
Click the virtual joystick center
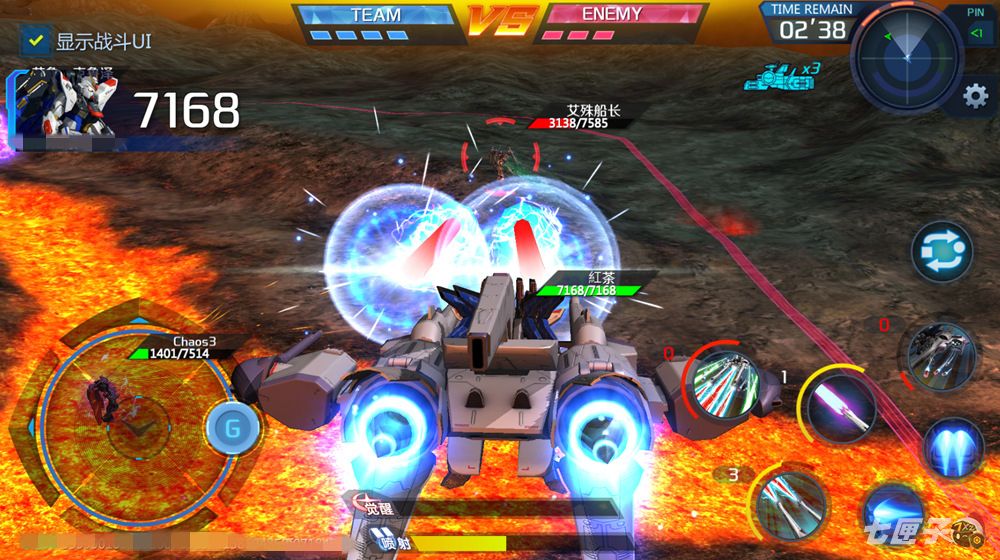point(128,426)
